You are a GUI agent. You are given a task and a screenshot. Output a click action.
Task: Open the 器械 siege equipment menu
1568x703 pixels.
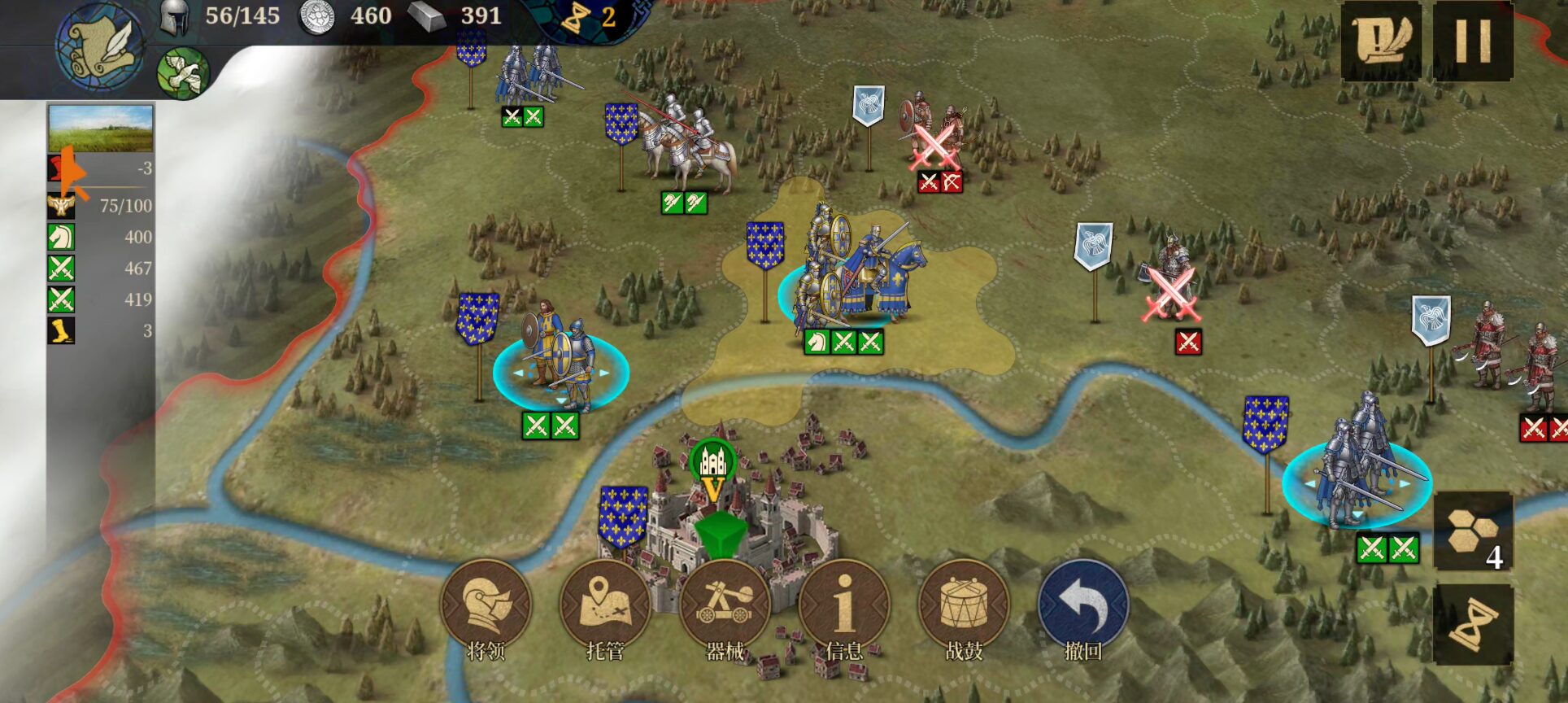(725, 605)
